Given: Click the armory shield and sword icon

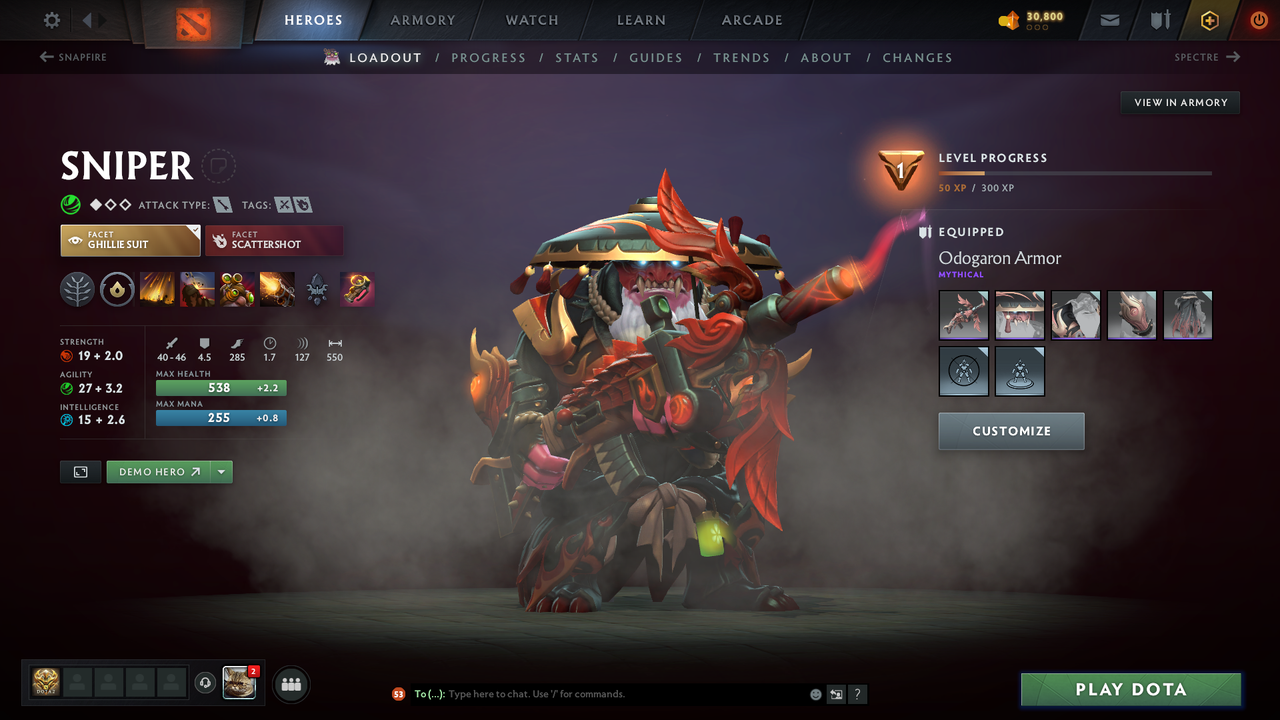Looking at the screenshot, I should (x=1159, y=19).
